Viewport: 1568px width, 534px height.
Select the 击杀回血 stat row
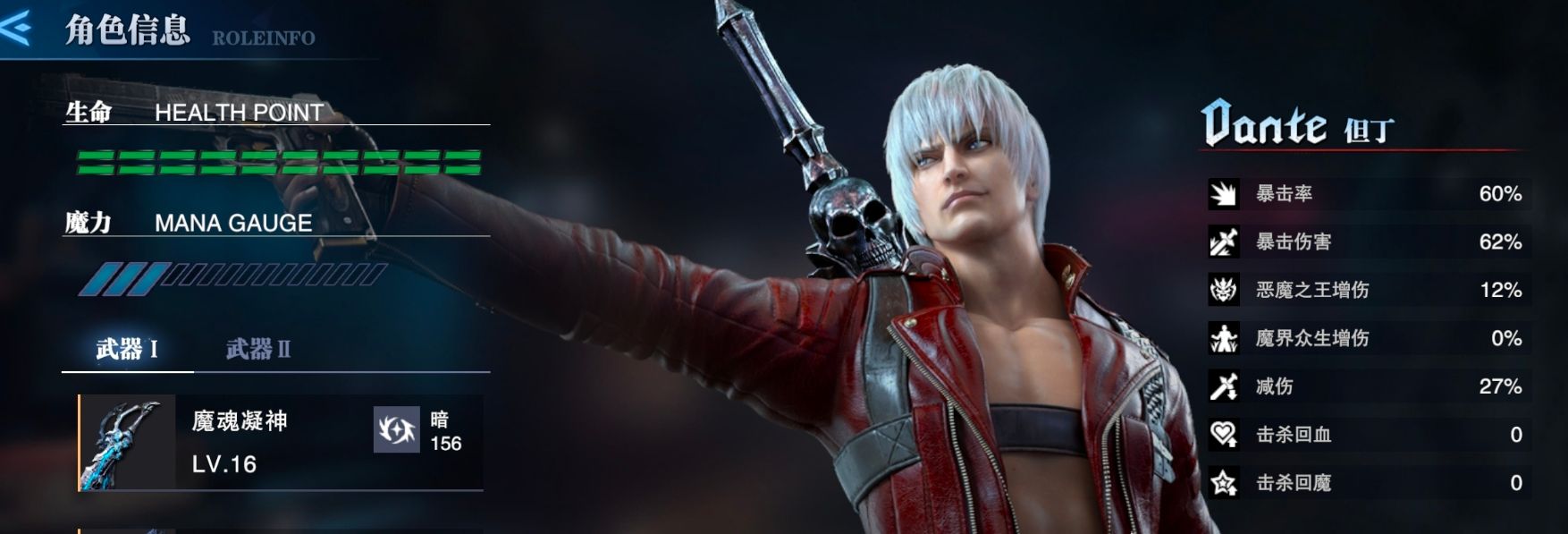1368,436
